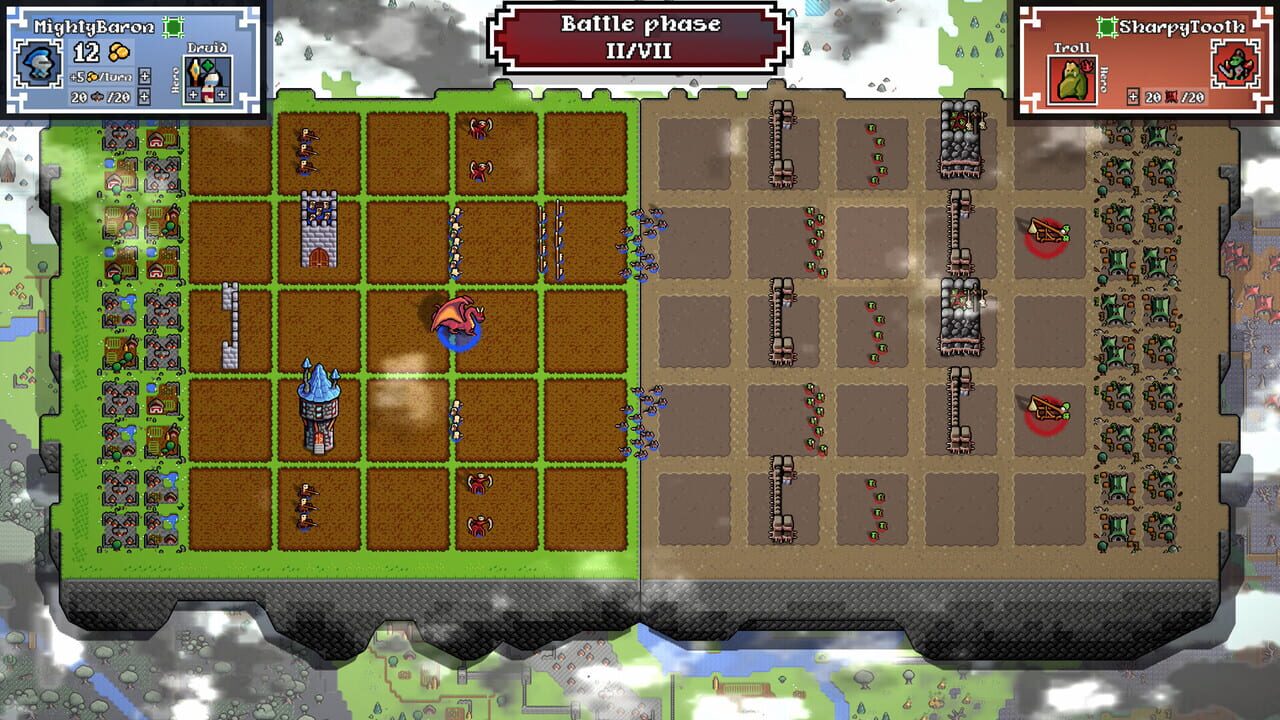Click the red hand badge on the Troll portrait

[1087, 66]
